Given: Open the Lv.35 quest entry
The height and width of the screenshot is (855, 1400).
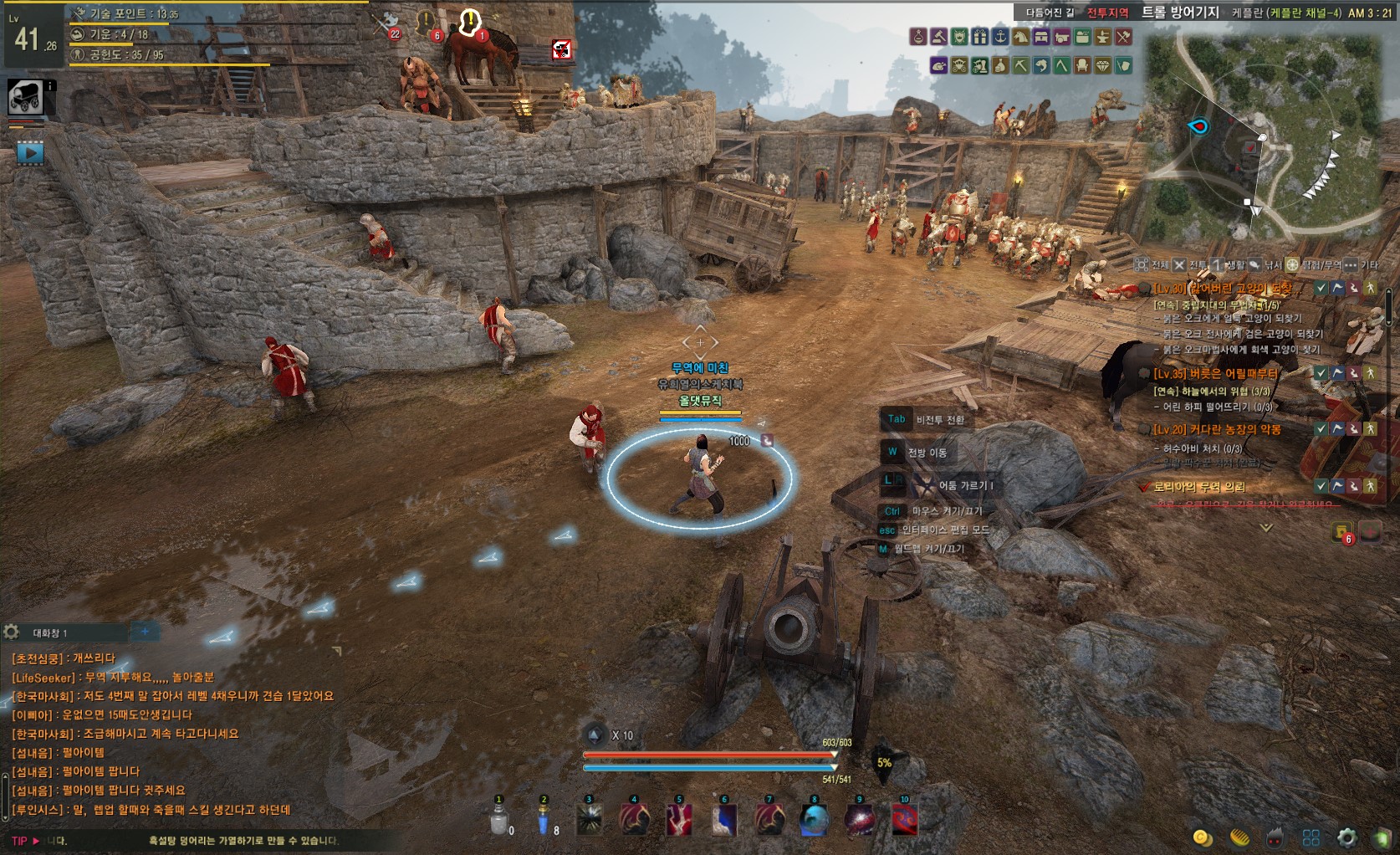Looking at the screenshot, I should 1216,374.
